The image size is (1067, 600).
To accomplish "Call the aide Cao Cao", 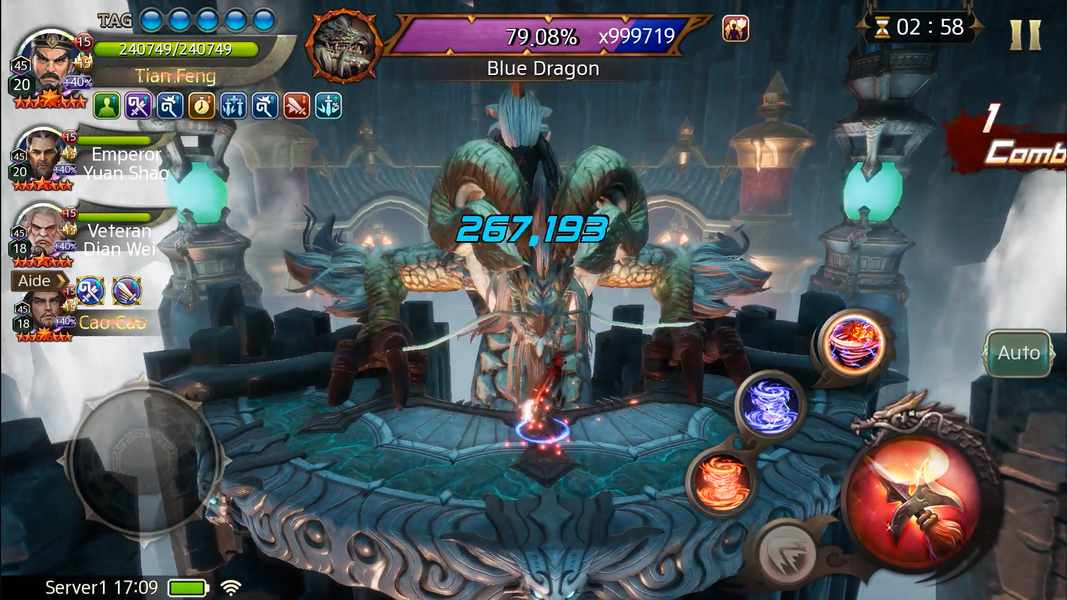I will click(x=41, y=308).
